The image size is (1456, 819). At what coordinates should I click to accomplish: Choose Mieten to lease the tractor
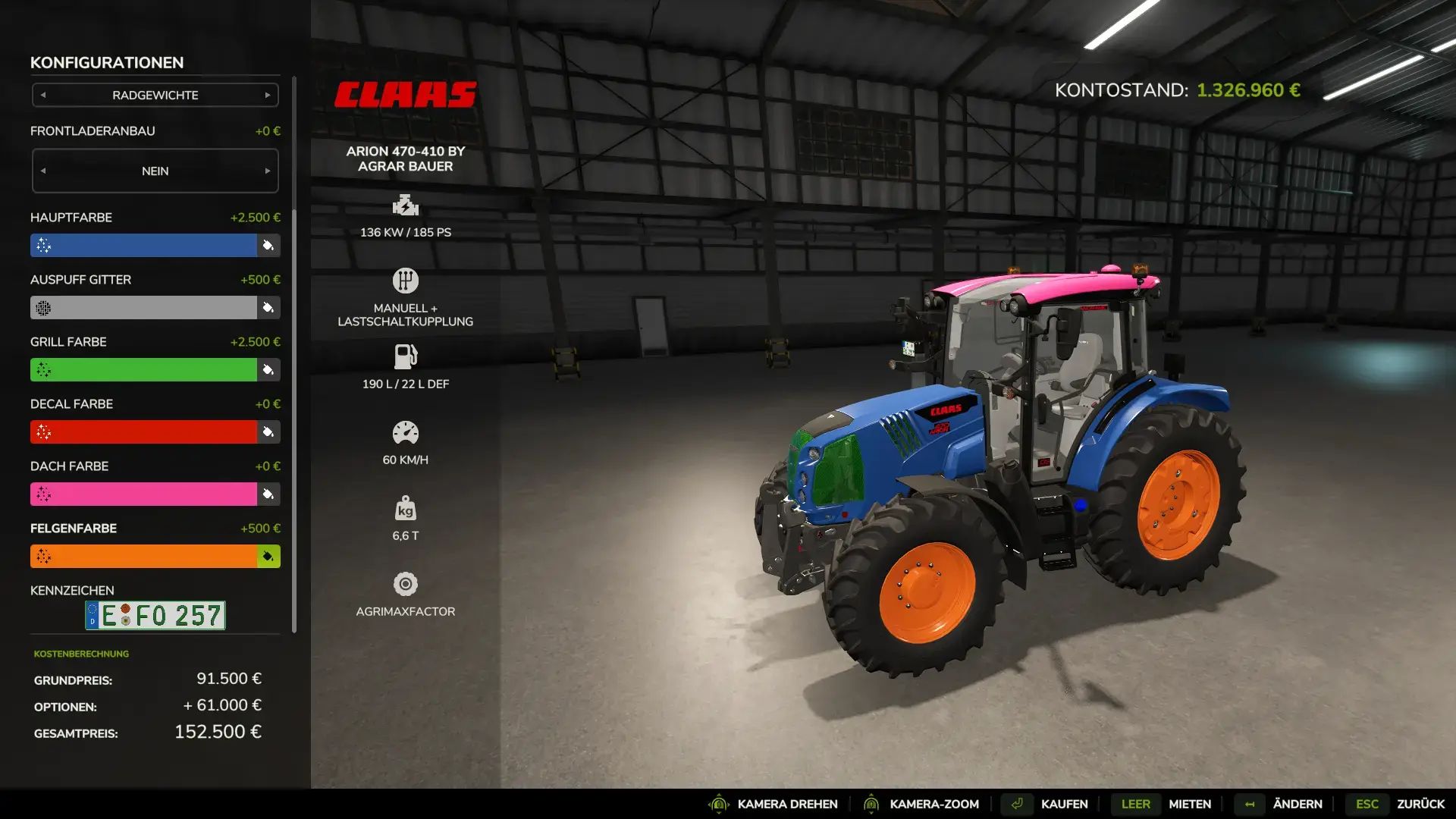tap(1189, 804)
